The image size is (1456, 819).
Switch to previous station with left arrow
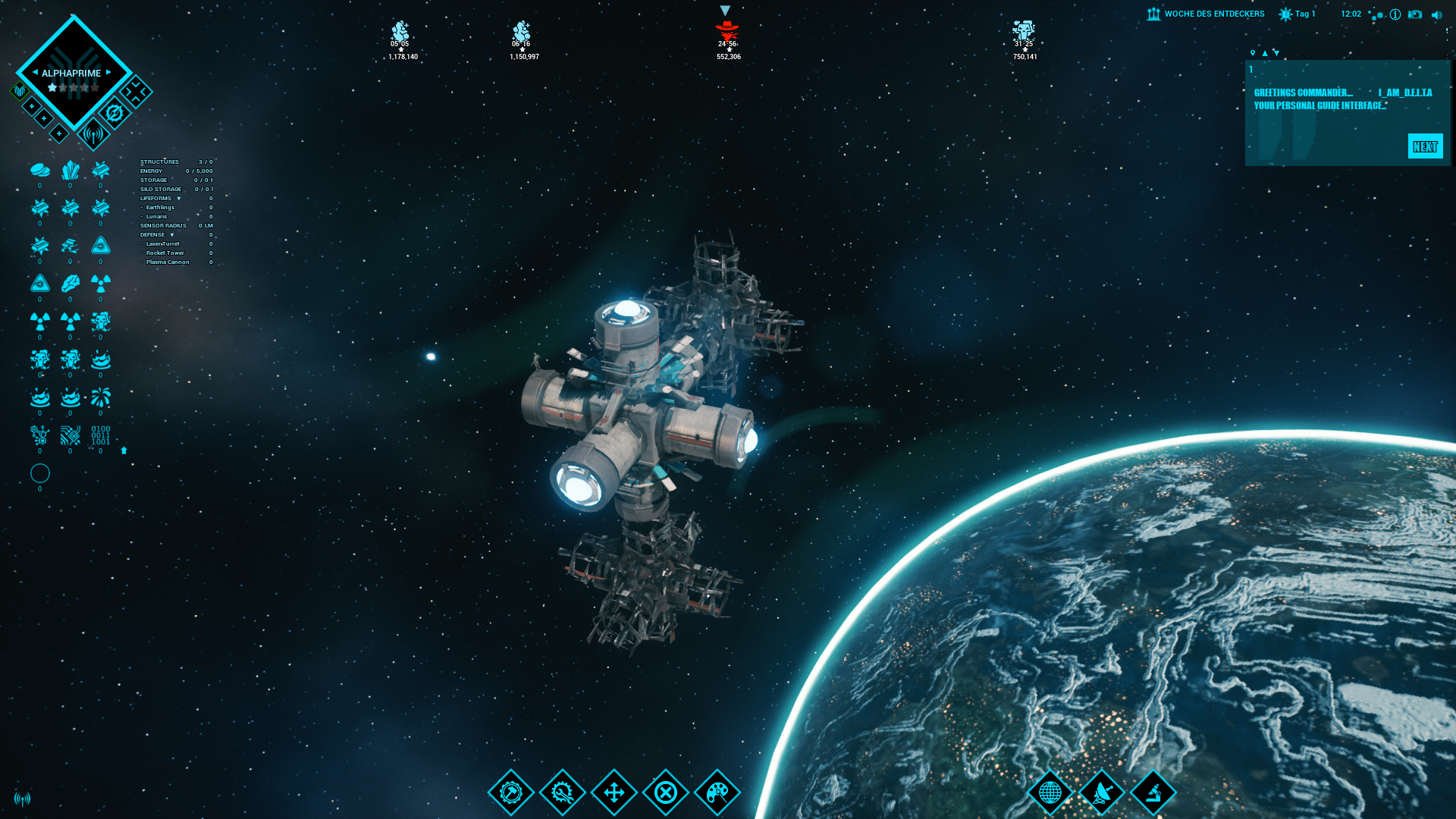(35, 73)
